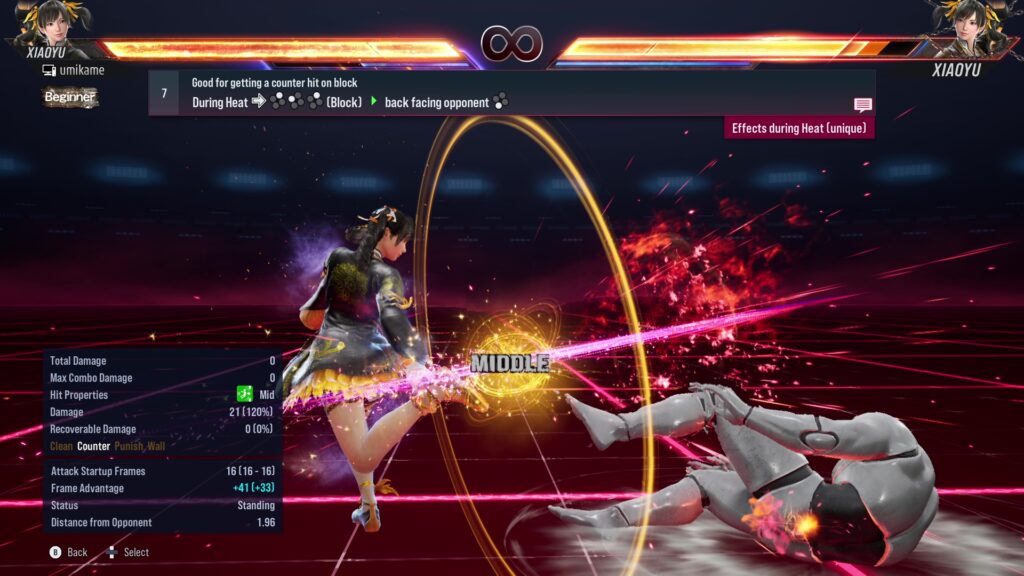The width and height of the screenshot is (1024, 576).
Task: Select move entry 7 in the list
Action: click(x=164, y=93)
